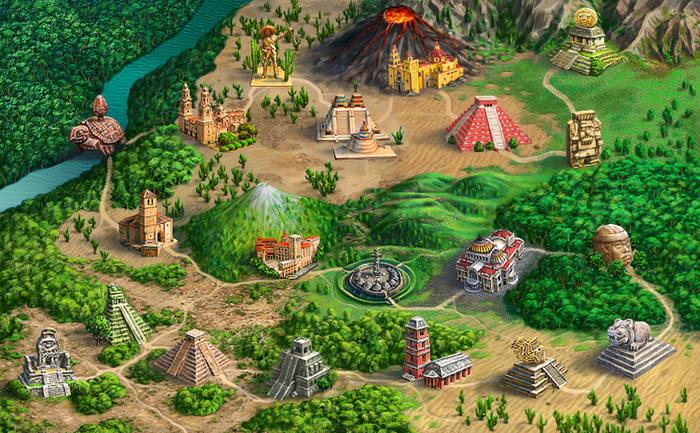
Task: Choose the red-roofed hacienda below the mountain
Action: [x=287, y=254]
